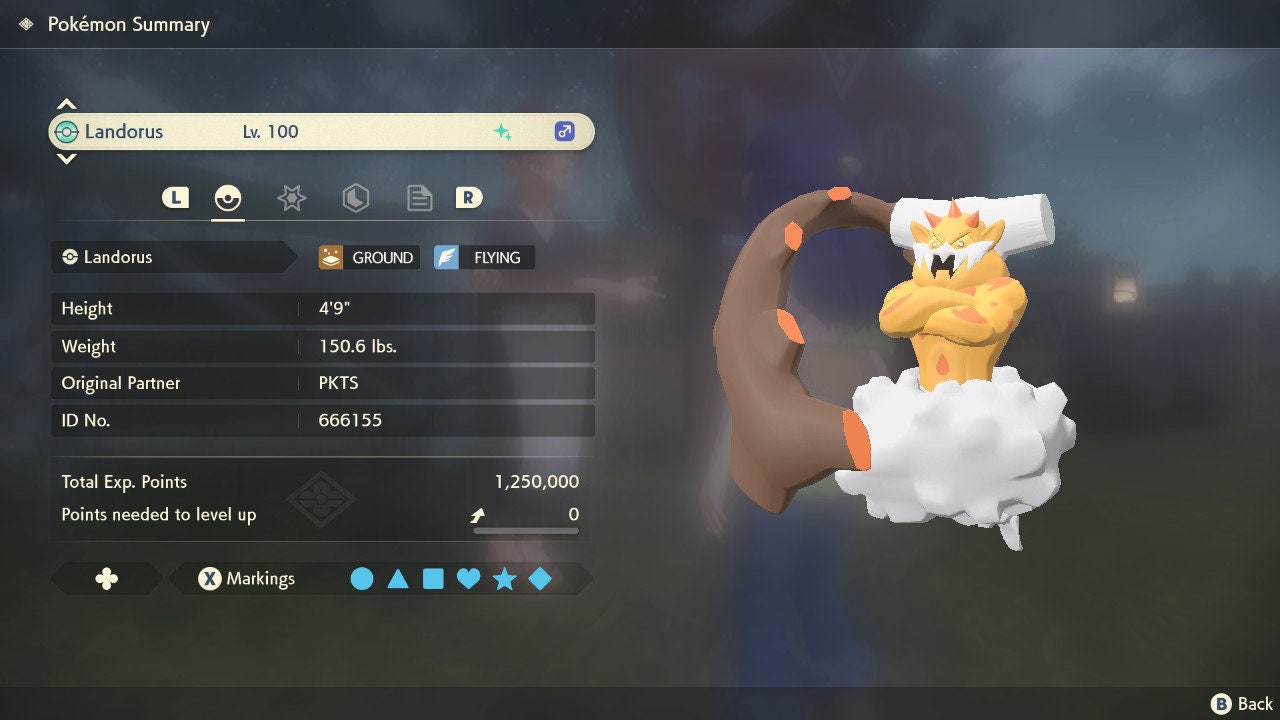This screenshot has width=1280, height=720.
Task: Switch to the Poké Ball summary tab
Action: pyautogui.click(x=228, y=198)
